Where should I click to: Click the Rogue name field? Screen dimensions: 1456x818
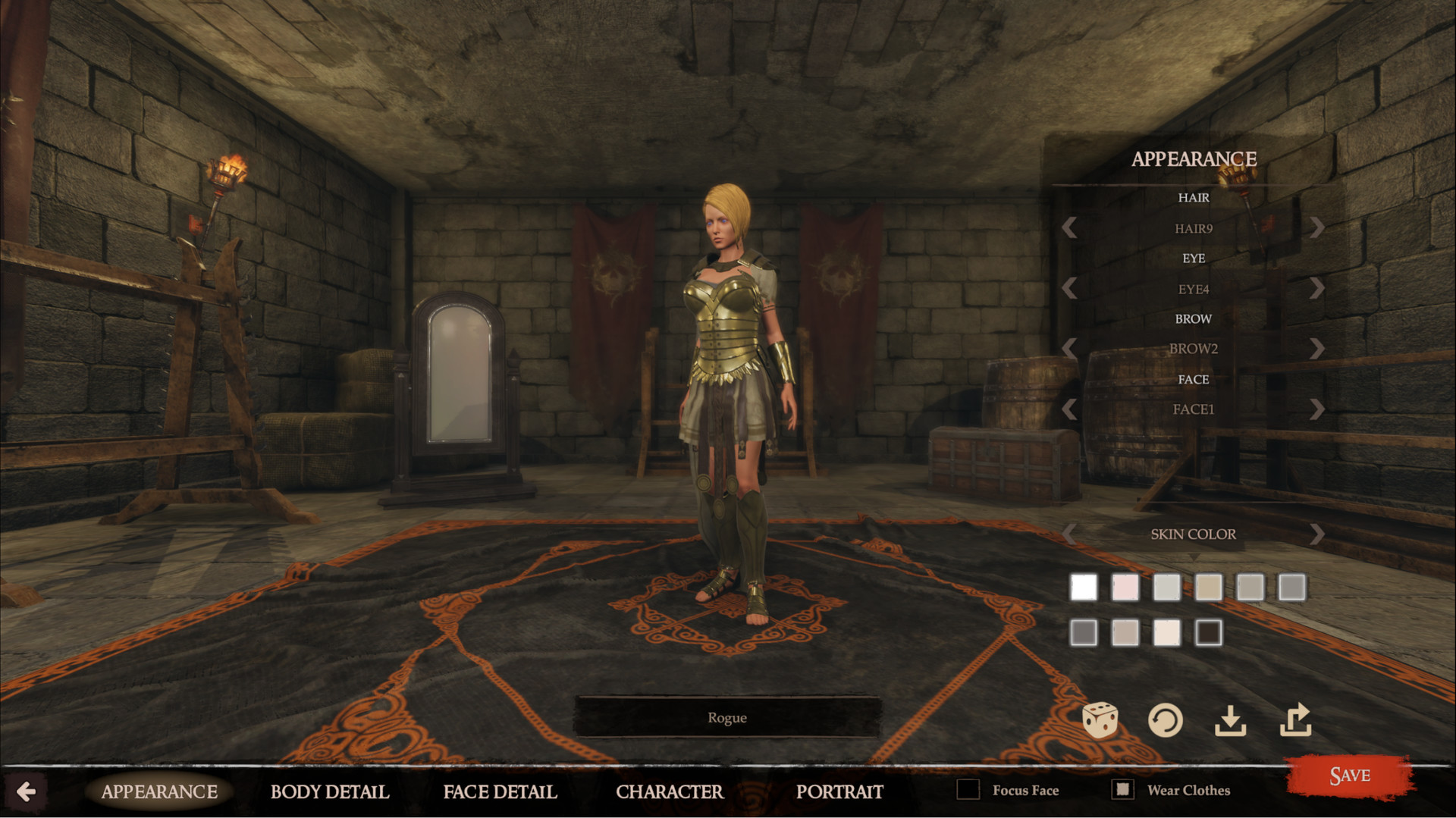727,717
